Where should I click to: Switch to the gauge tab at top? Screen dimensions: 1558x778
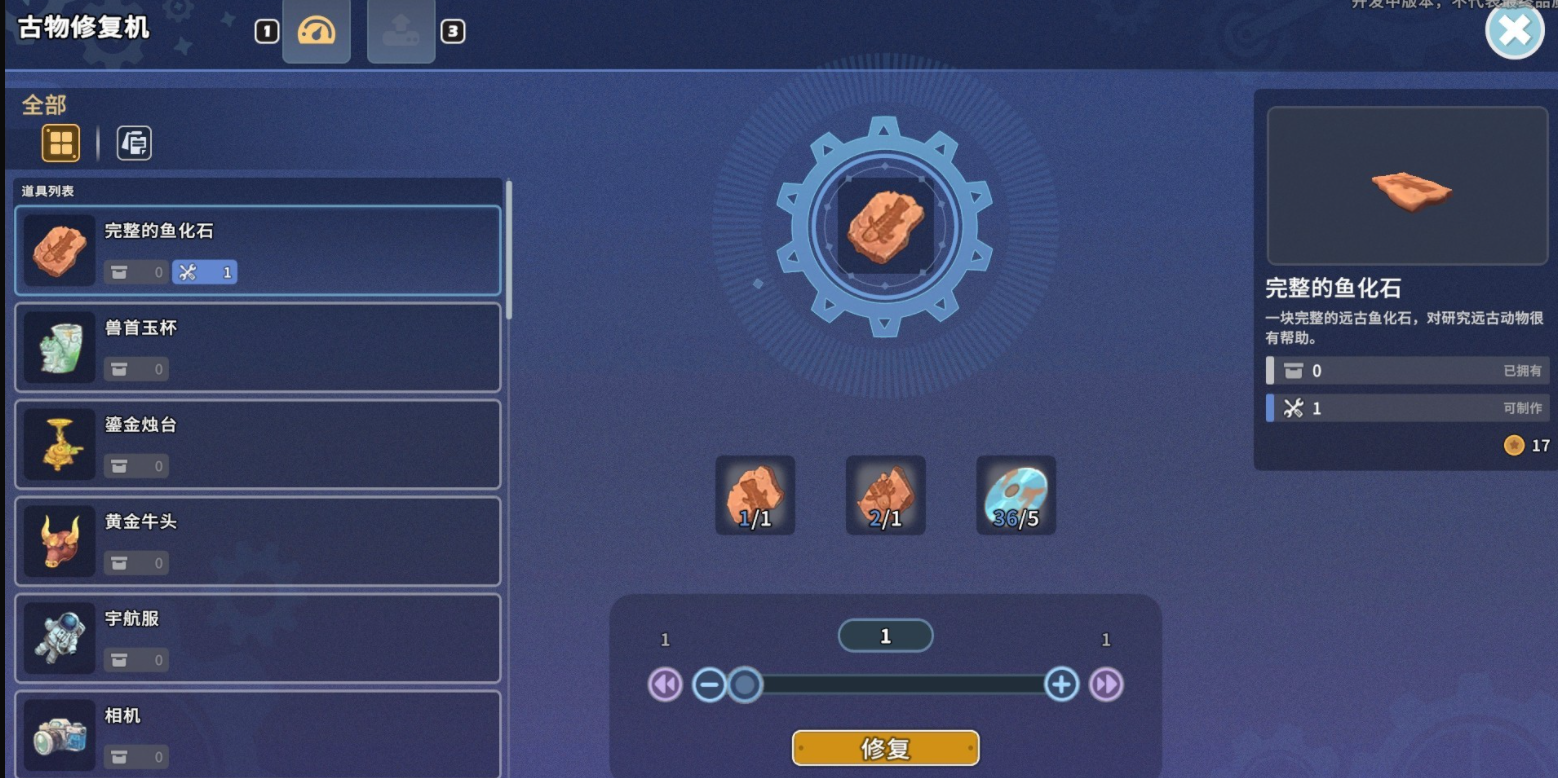[x=316, y=32]
